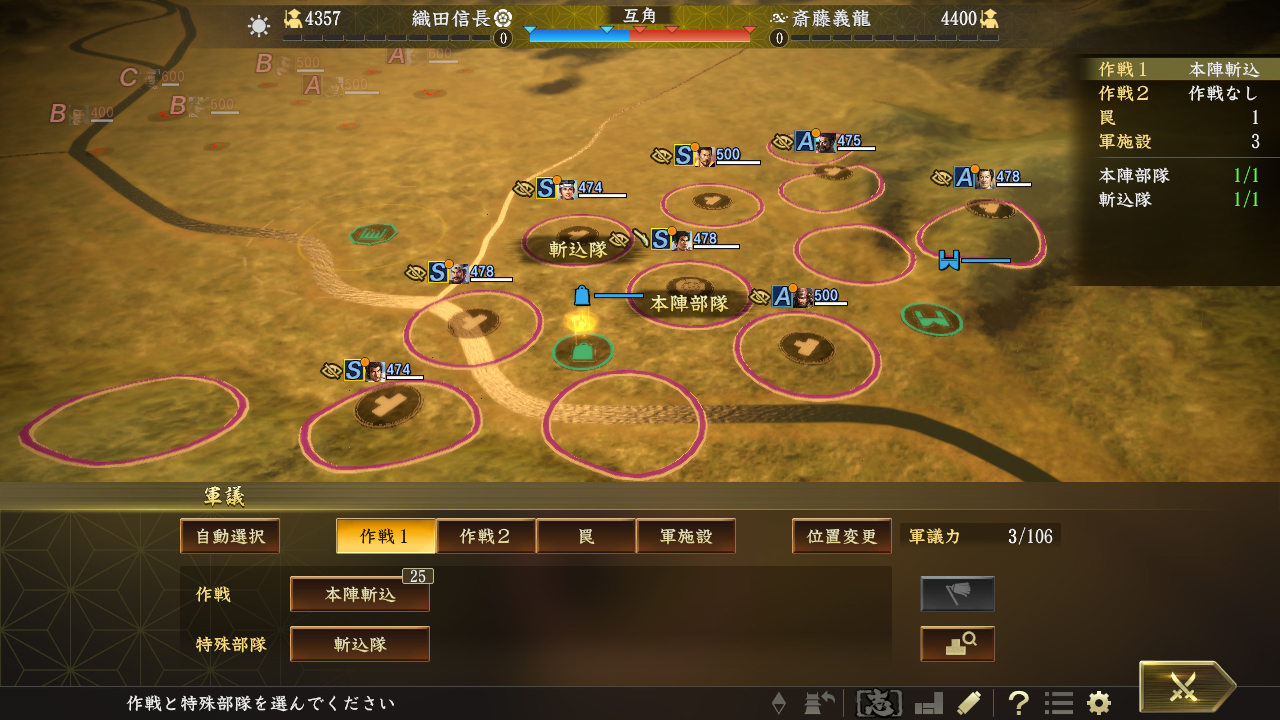Viewport: 1280px width, 720px height.
Task: Switch to the 罠 trap tab
Action: pos(586,536)
